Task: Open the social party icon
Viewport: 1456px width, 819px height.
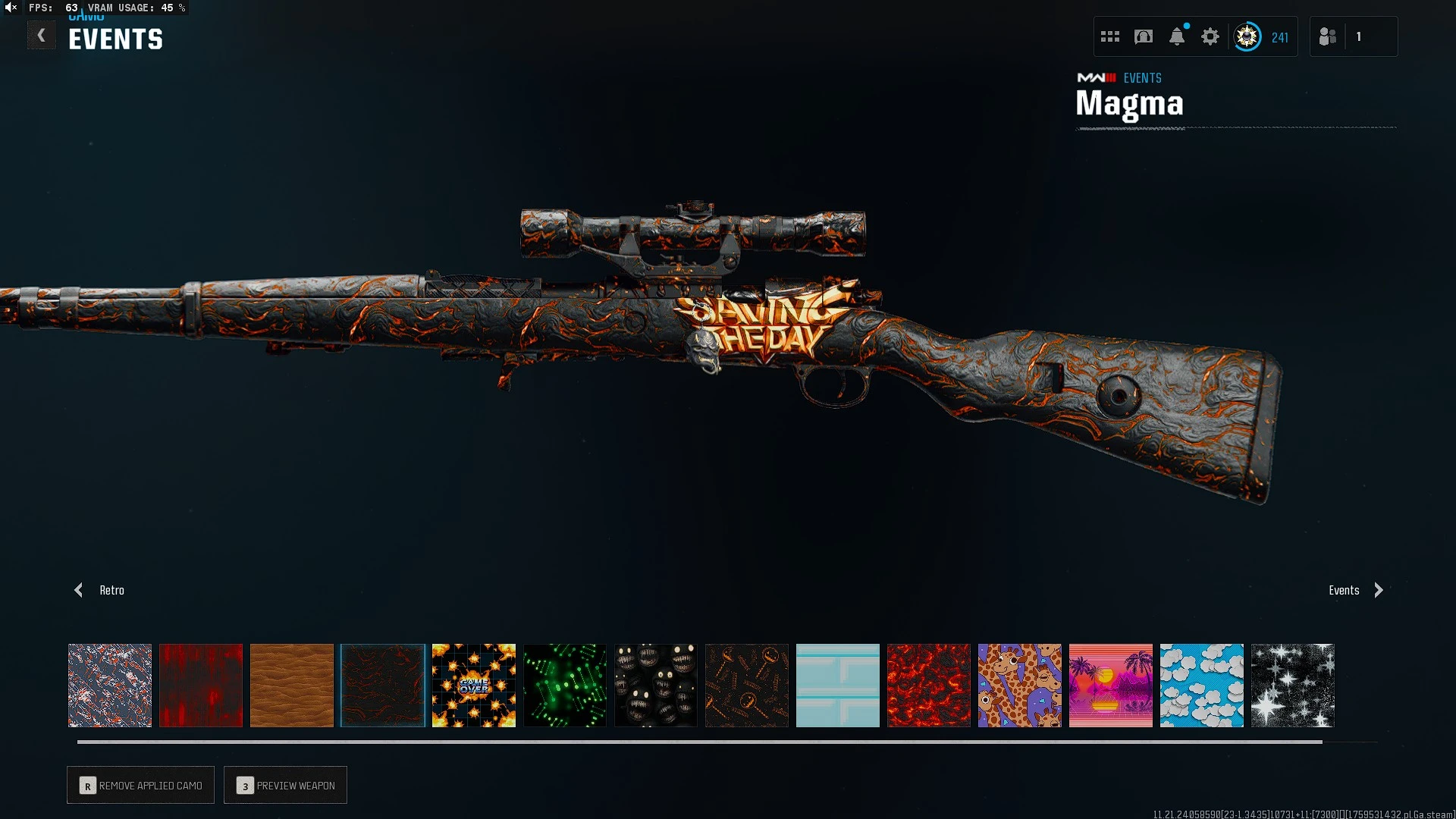Action: [x=1328, y=36]
